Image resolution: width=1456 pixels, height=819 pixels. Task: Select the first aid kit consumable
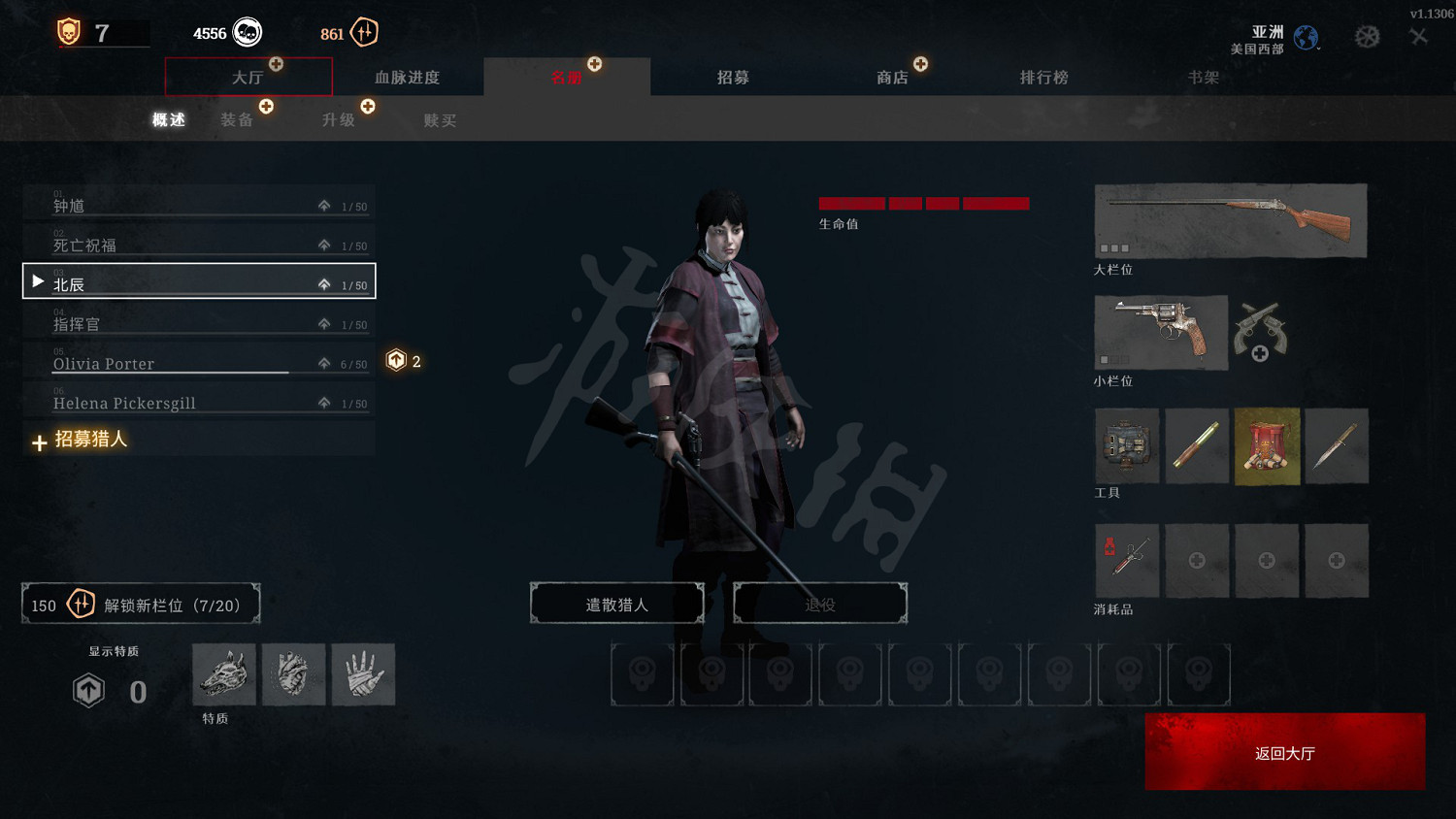(x=1126, y=560)
